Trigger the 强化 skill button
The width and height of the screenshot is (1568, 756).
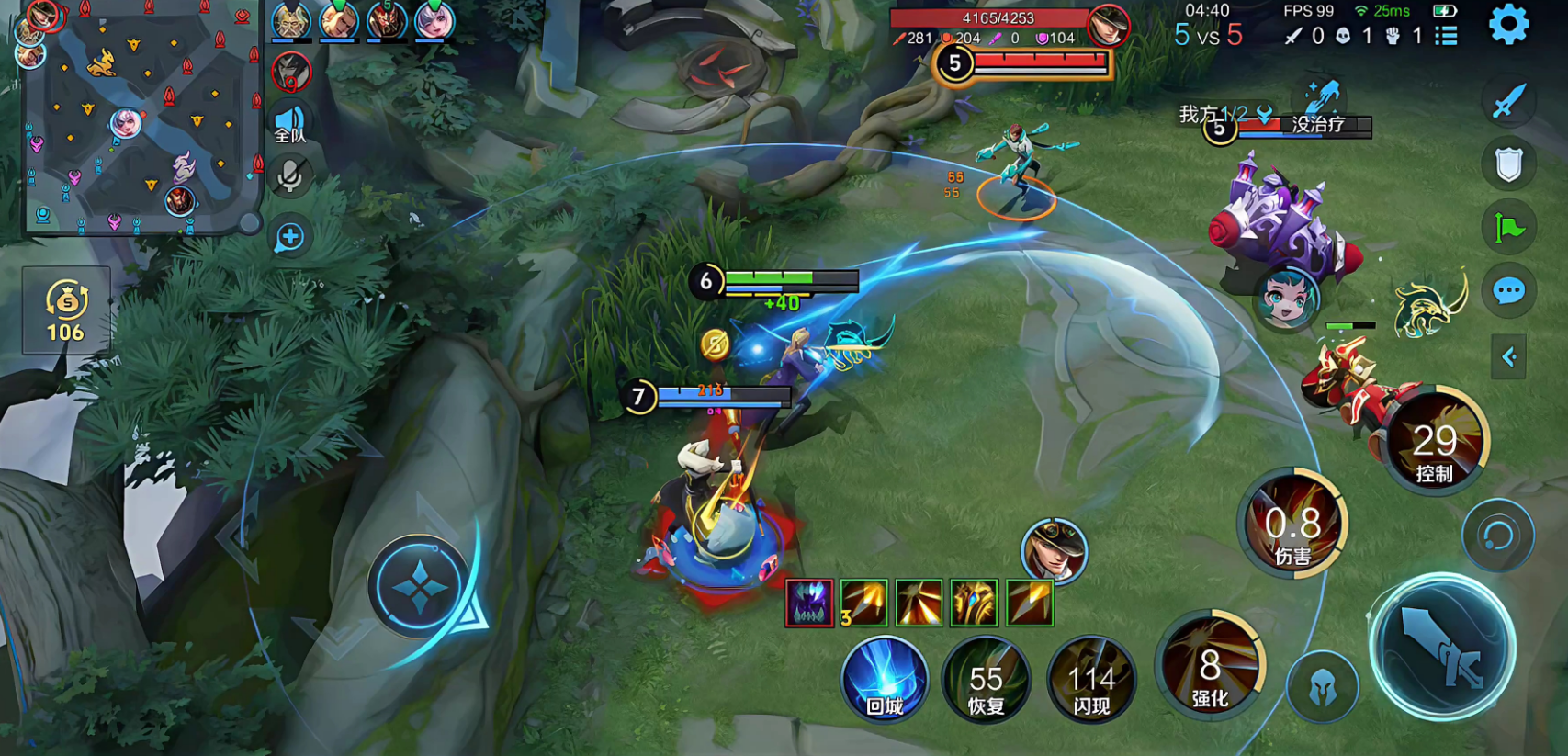tap(1210, 667)
